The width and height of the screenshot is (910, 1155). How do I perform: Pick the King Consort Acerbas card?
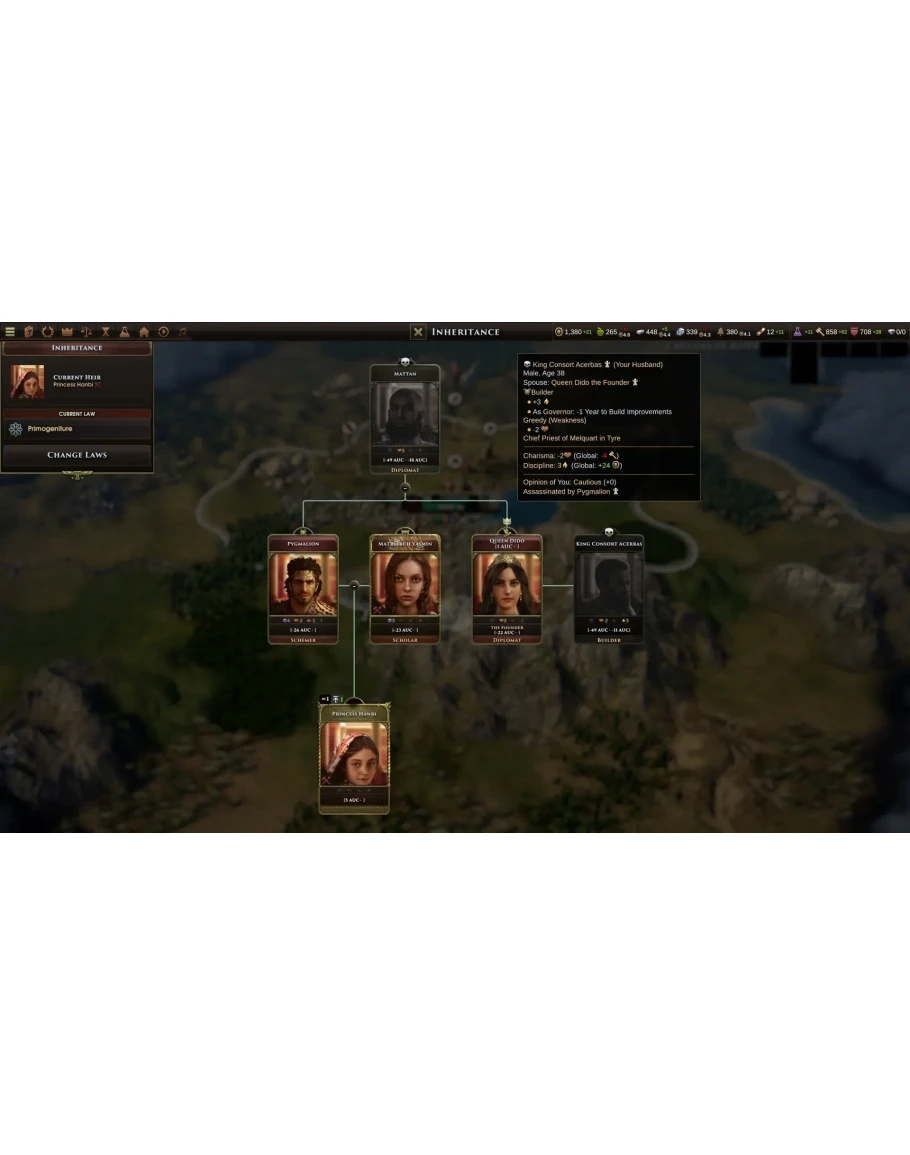click(x=609, y=590)
